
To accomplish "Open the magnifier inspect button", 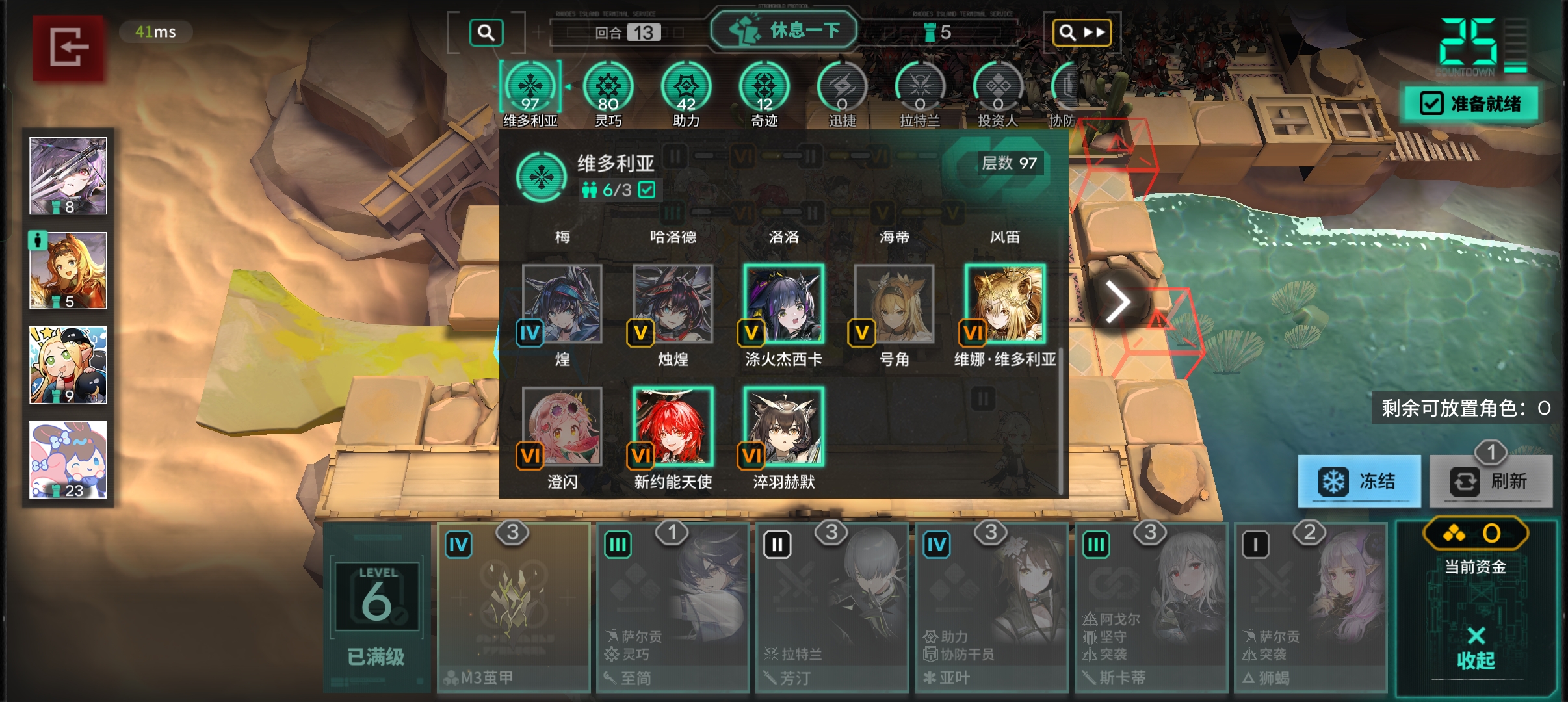I will pos(486,32).
